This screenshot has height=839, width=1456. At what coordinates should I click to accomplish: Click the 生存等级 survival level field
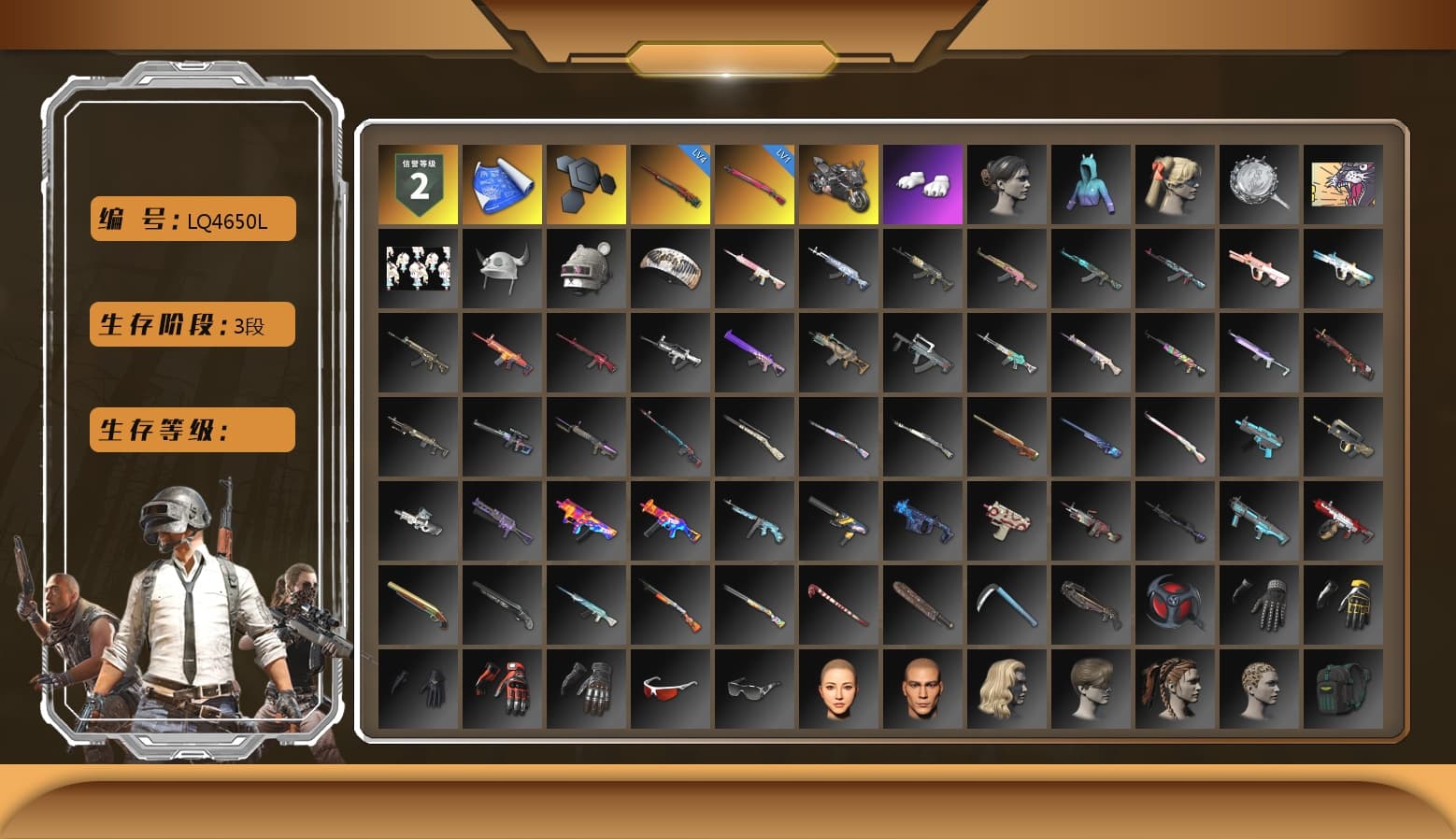192,430
